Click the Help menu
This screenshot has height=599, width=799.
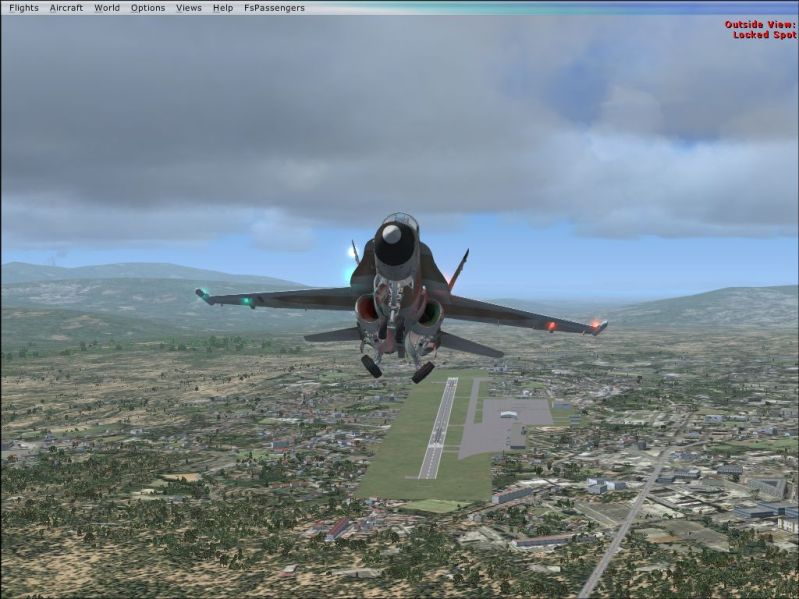223,8
